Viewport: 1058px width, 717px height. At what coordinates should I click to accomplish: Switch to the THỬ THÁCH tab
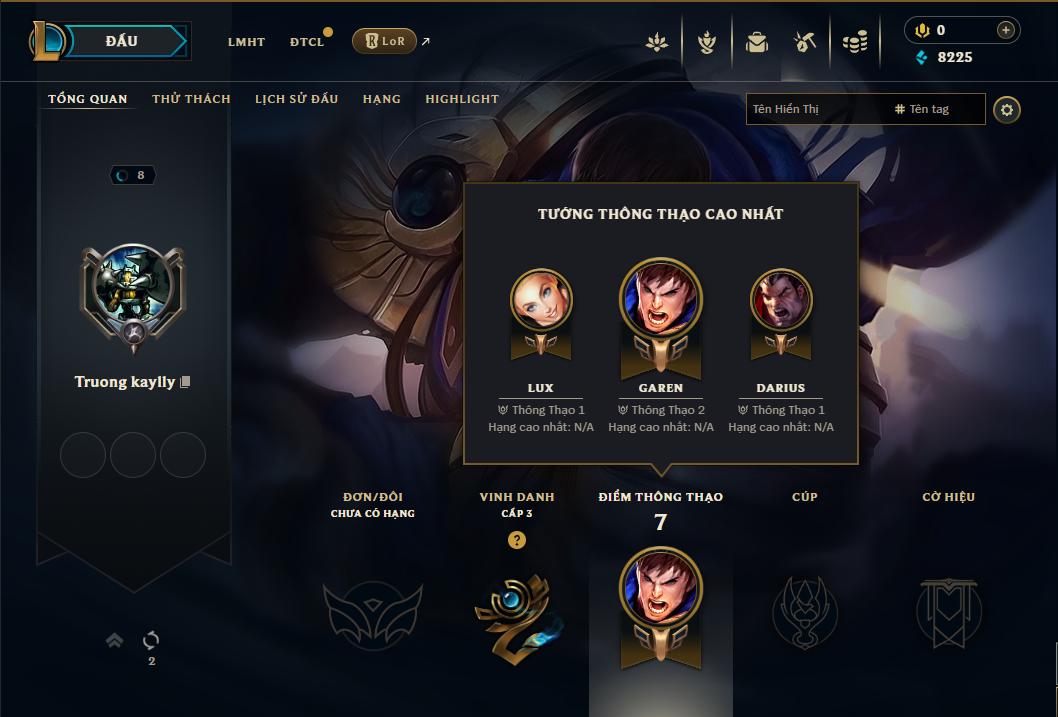coord(191,99)
